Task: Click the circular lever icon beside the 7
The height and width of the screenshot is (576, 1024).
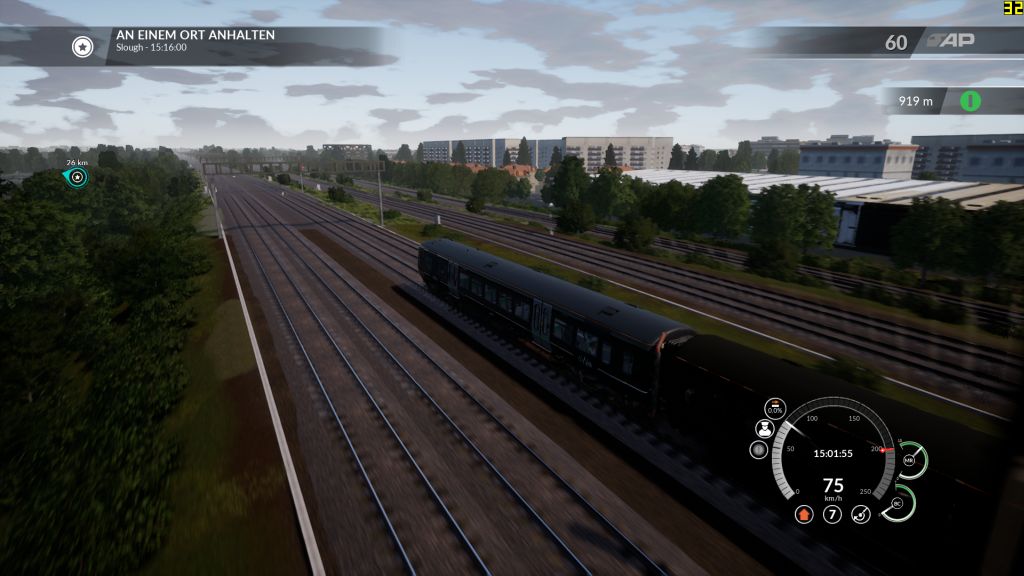Action: [860, 515]
